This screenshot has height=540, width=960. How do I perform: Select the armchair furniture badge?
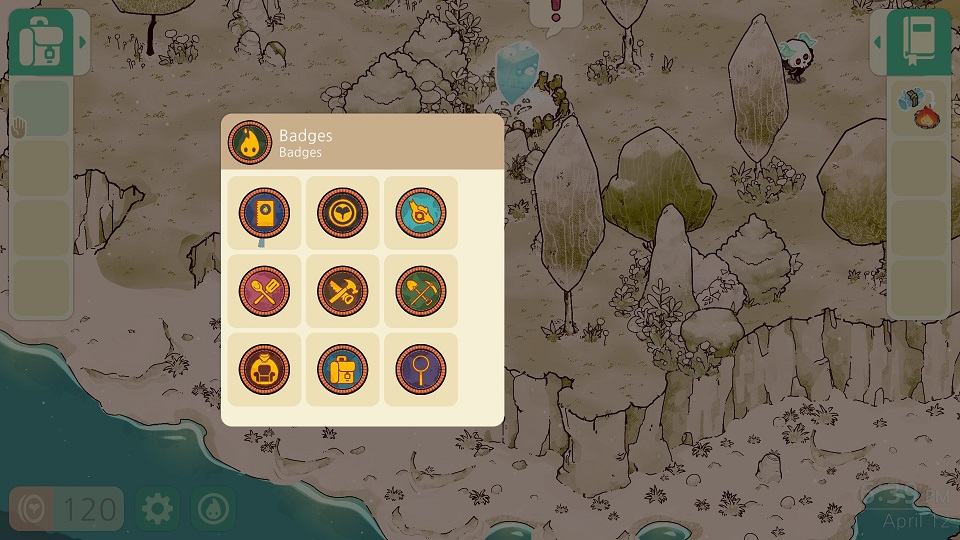[264, 369]
